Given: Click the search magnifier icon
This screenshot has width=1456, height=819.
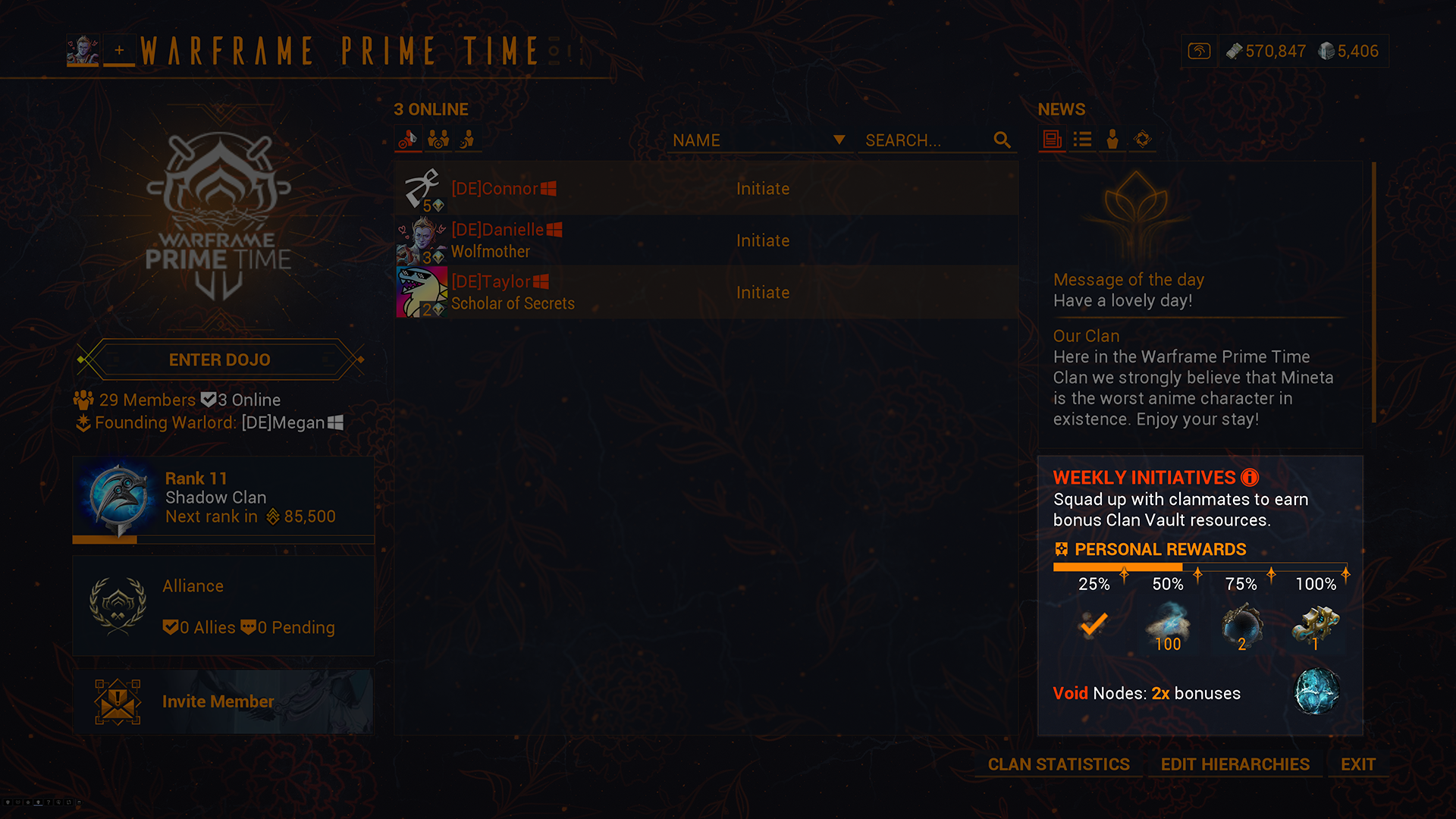Looking at the screenshot, I should pyautogui.click(x=1002, y=140).
